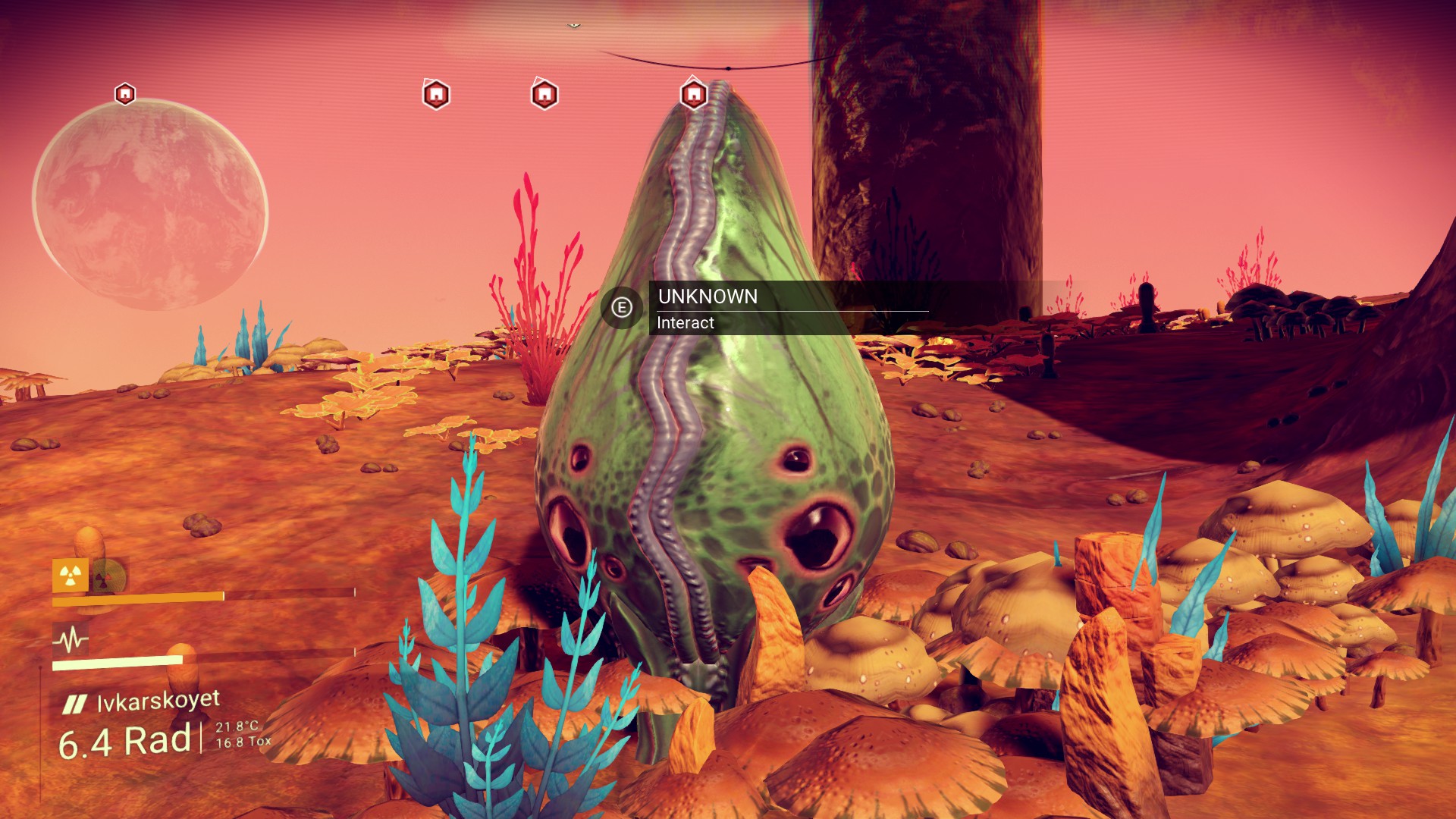1456x819 pixels.
Task: Select the shelter marker above the moon
Action: click(125, 94)
